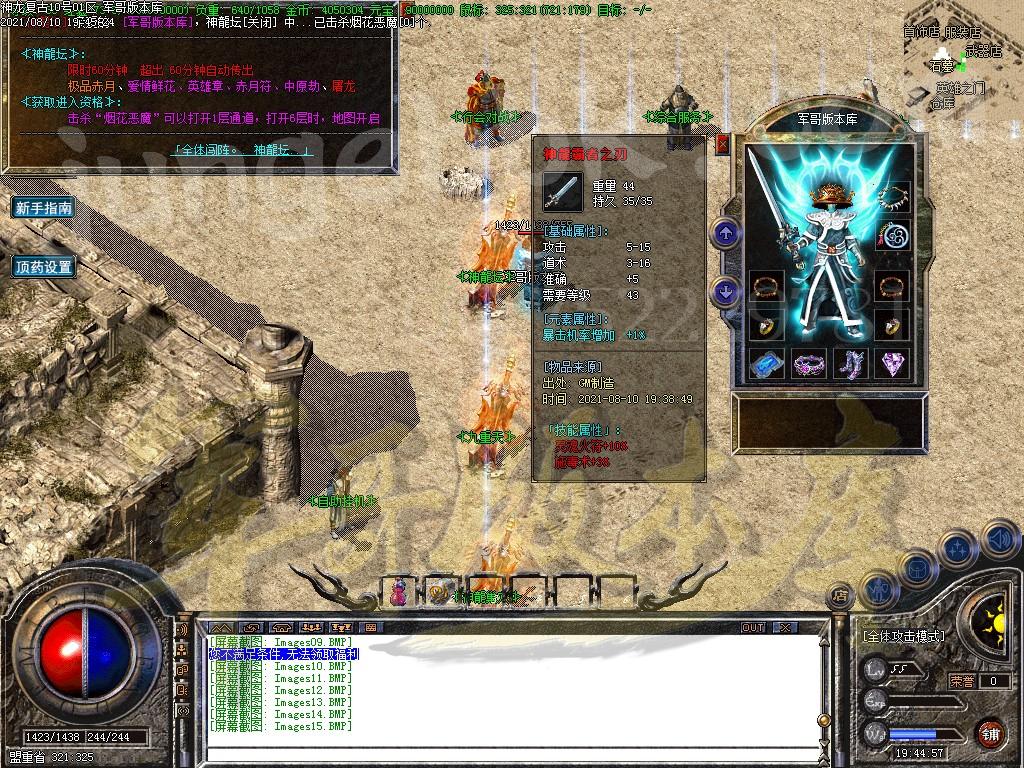1024x768 pixels.
Task: Open the bag round button
Action: 915,568
